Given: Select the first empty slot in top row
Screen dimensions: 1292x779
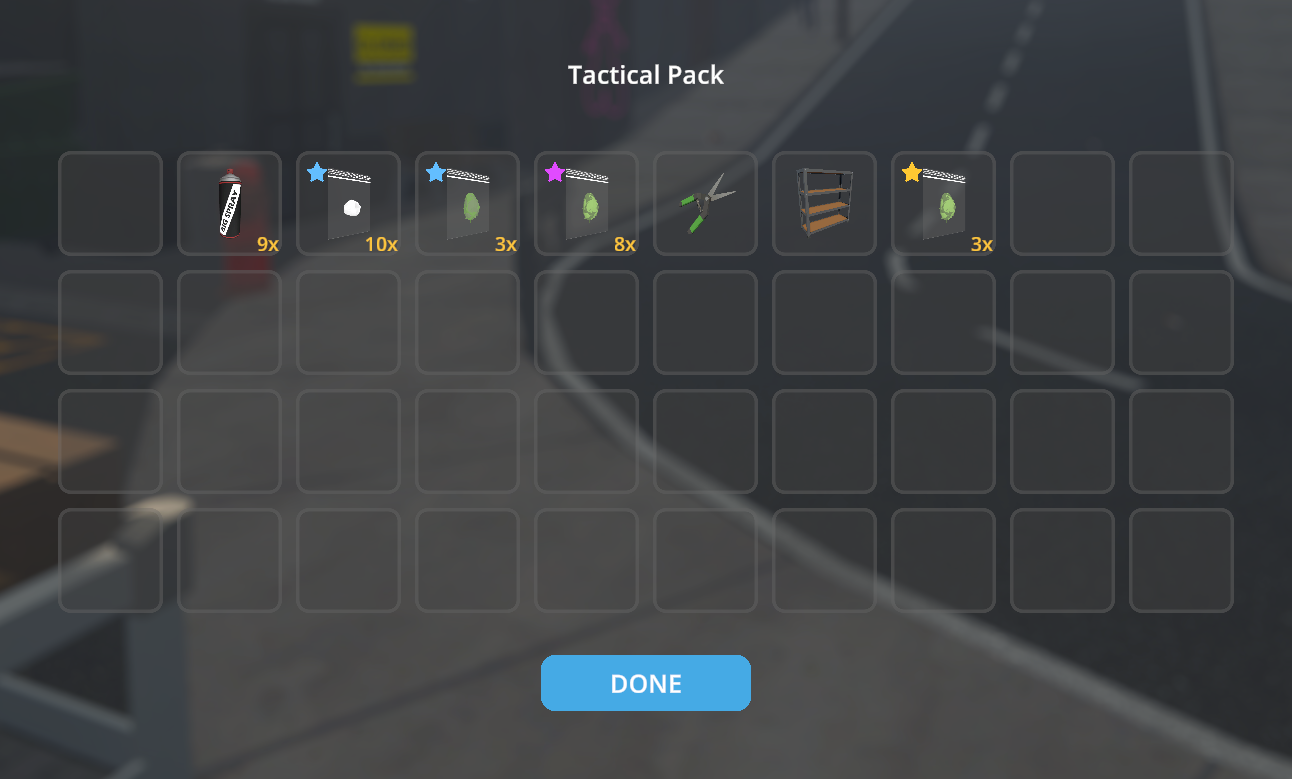Looking at the screenshot, I should [110, 202].
